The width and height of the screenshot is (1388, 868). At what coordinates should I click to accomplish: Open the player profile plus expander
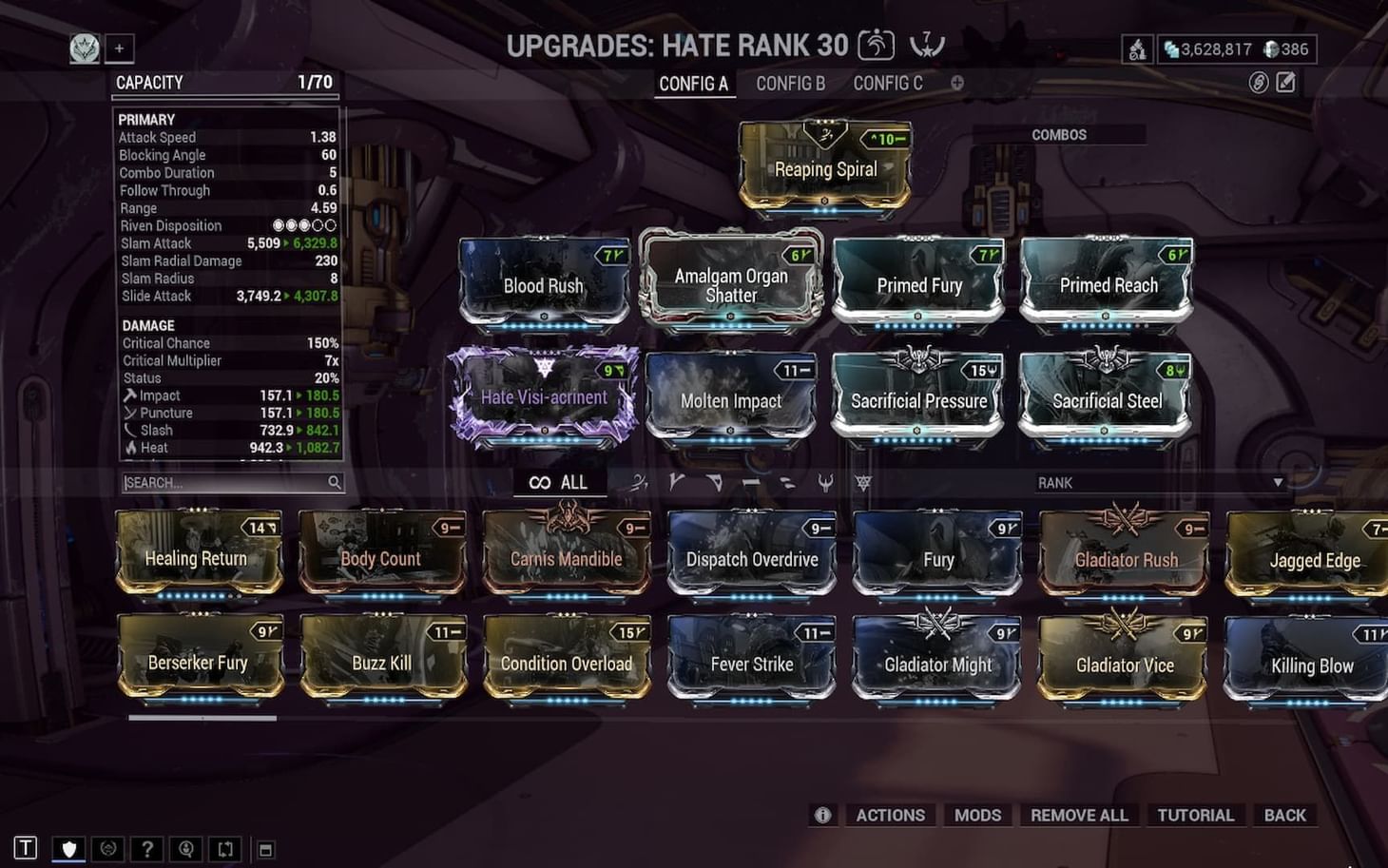click(118, 48)
